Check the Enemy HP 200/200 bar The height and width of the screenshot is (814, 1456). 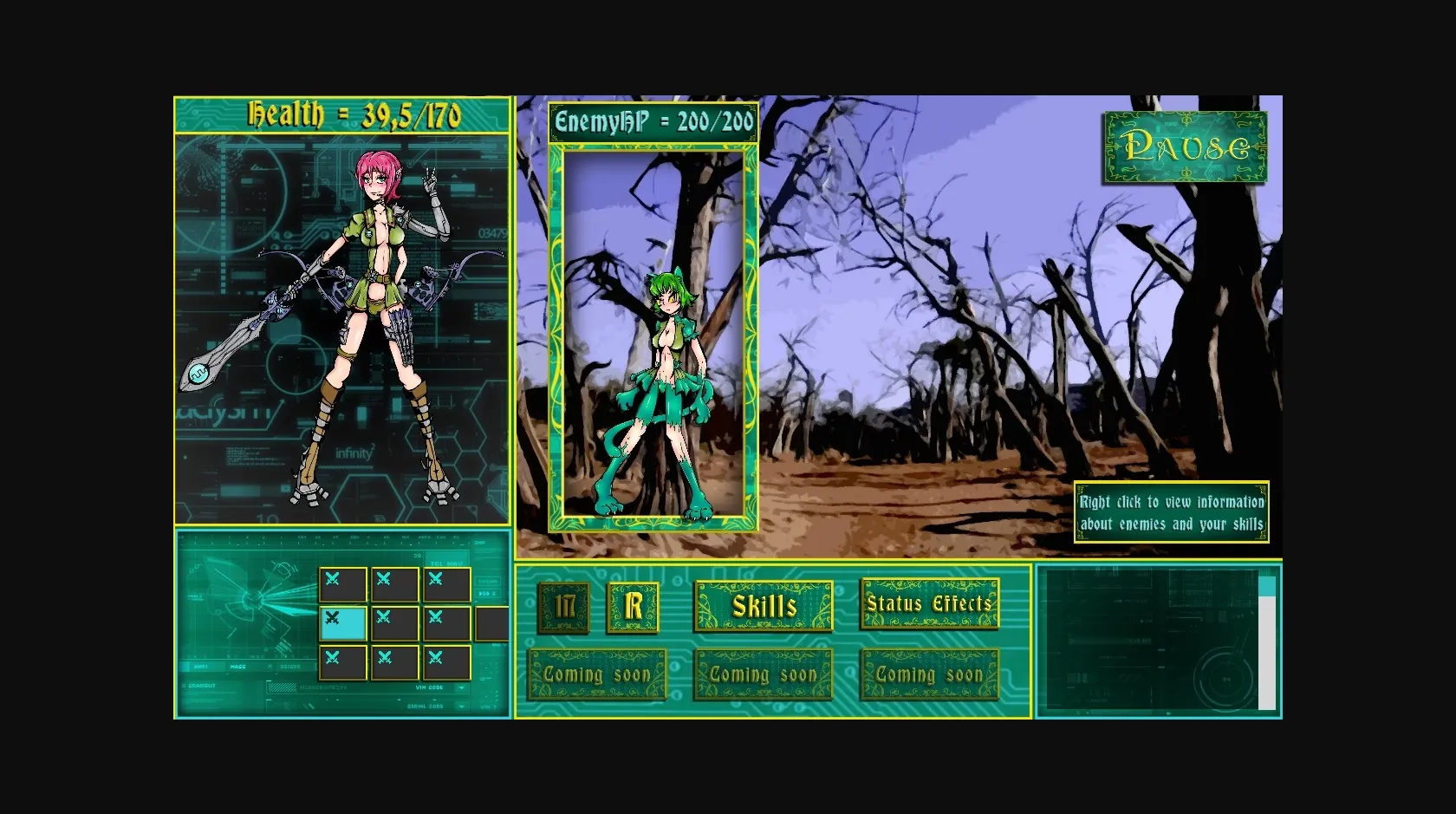653,123
